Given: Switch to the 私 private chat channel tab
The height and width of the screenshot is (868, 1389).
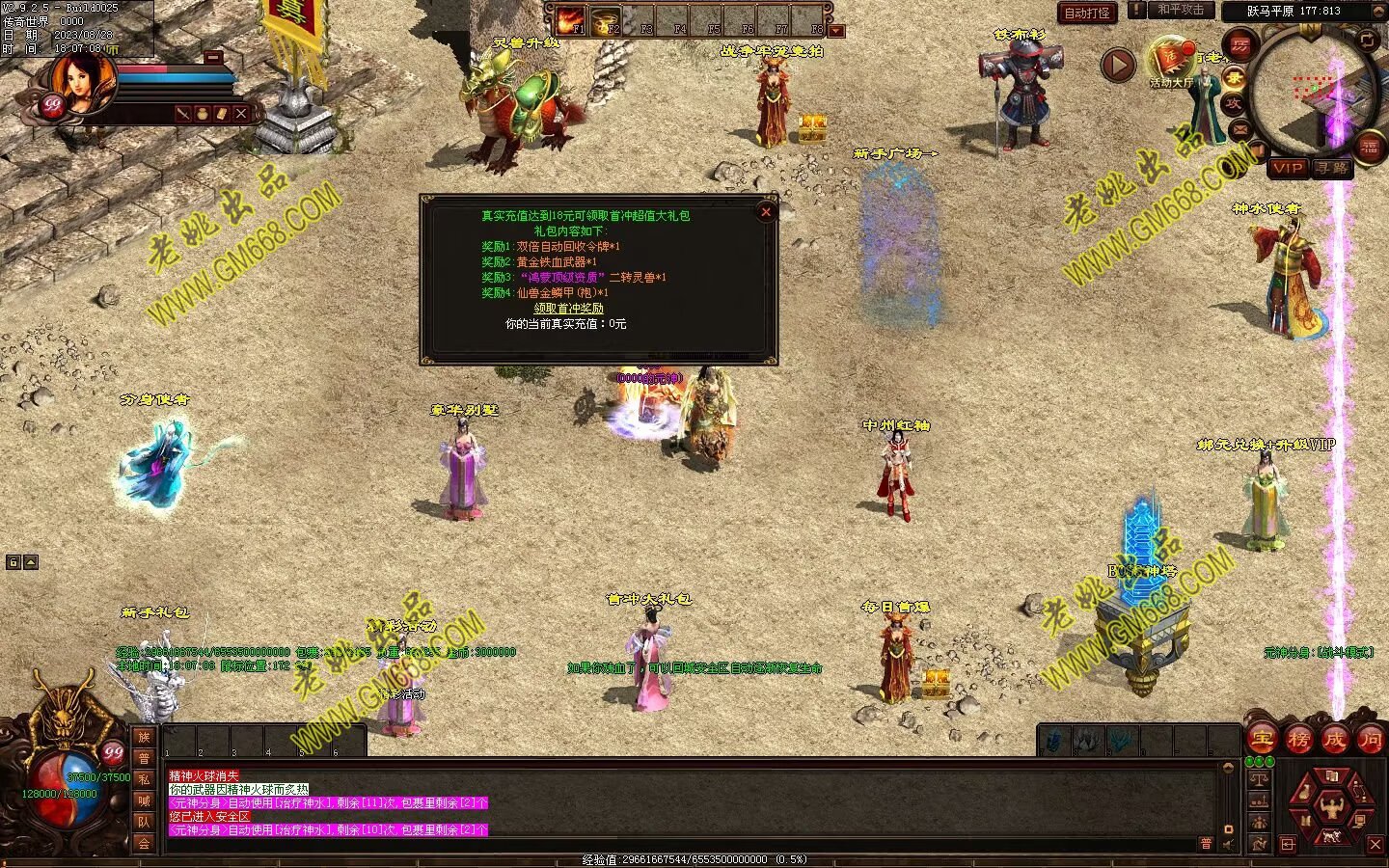Looking at the screenshot, I should [x=144, y=779].
